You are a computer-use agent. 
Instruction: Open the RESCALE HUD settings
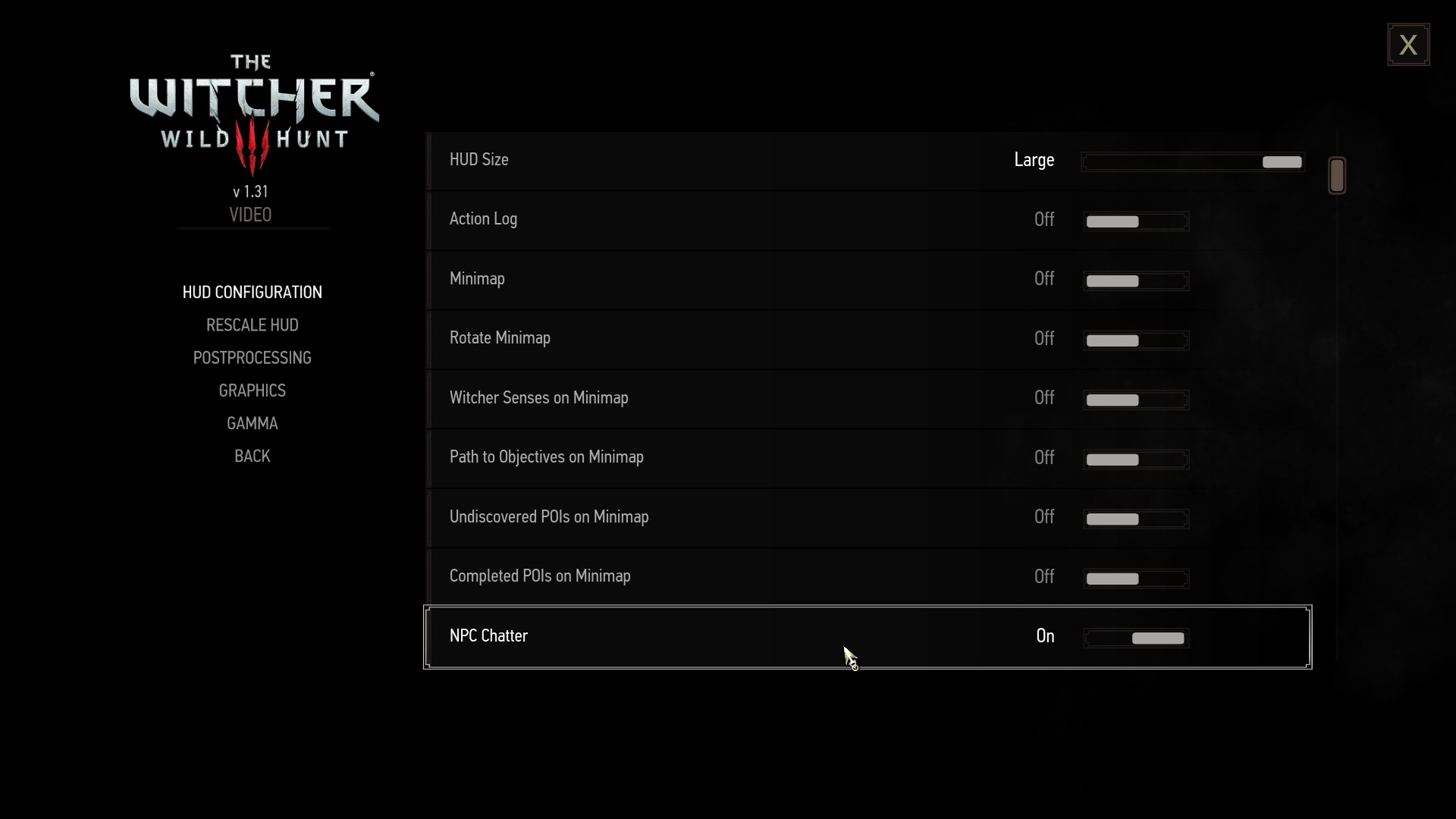[252, 325]
